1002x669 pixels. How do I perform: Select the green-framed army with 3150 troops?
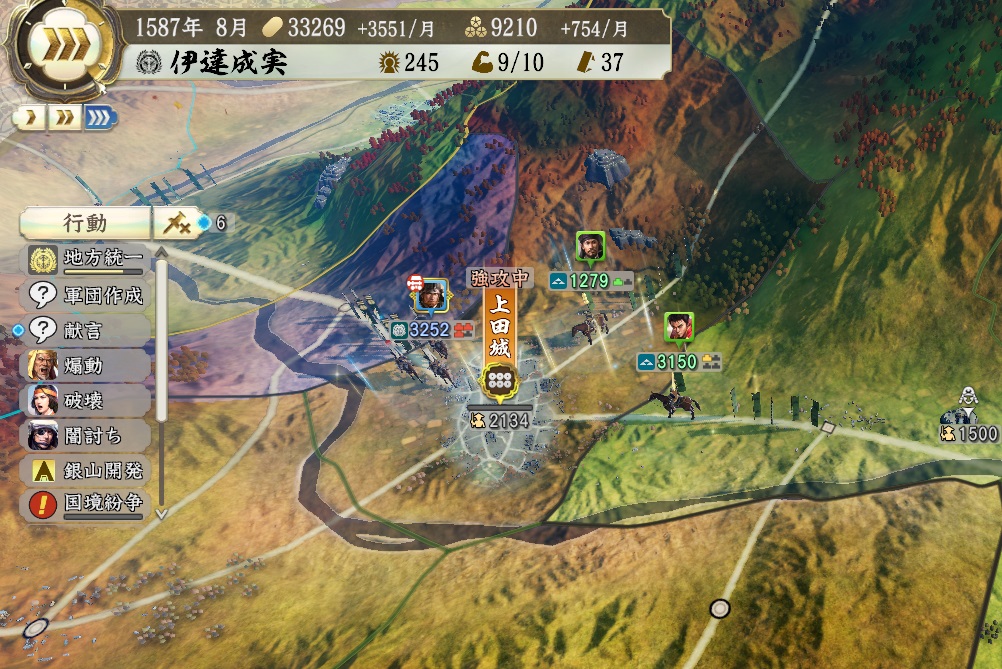[x=679, y=328]
